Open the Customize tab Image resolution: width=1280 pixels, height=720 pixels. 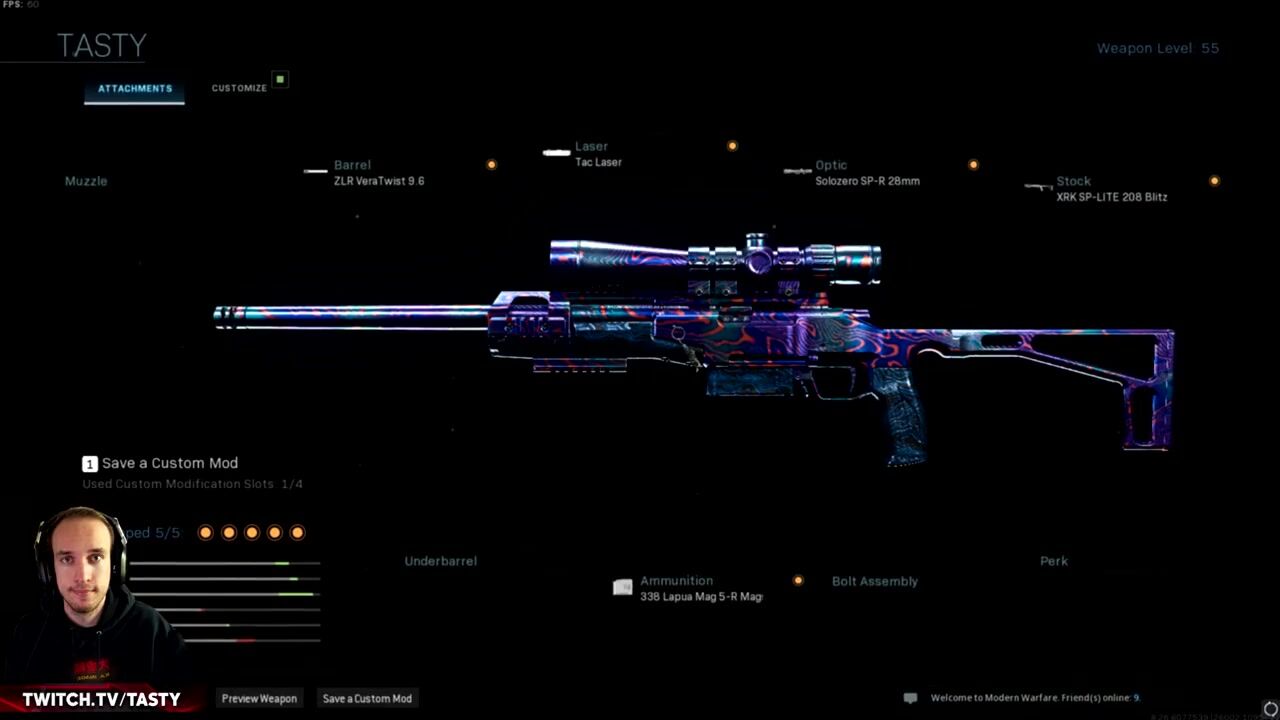click(239, 88)
